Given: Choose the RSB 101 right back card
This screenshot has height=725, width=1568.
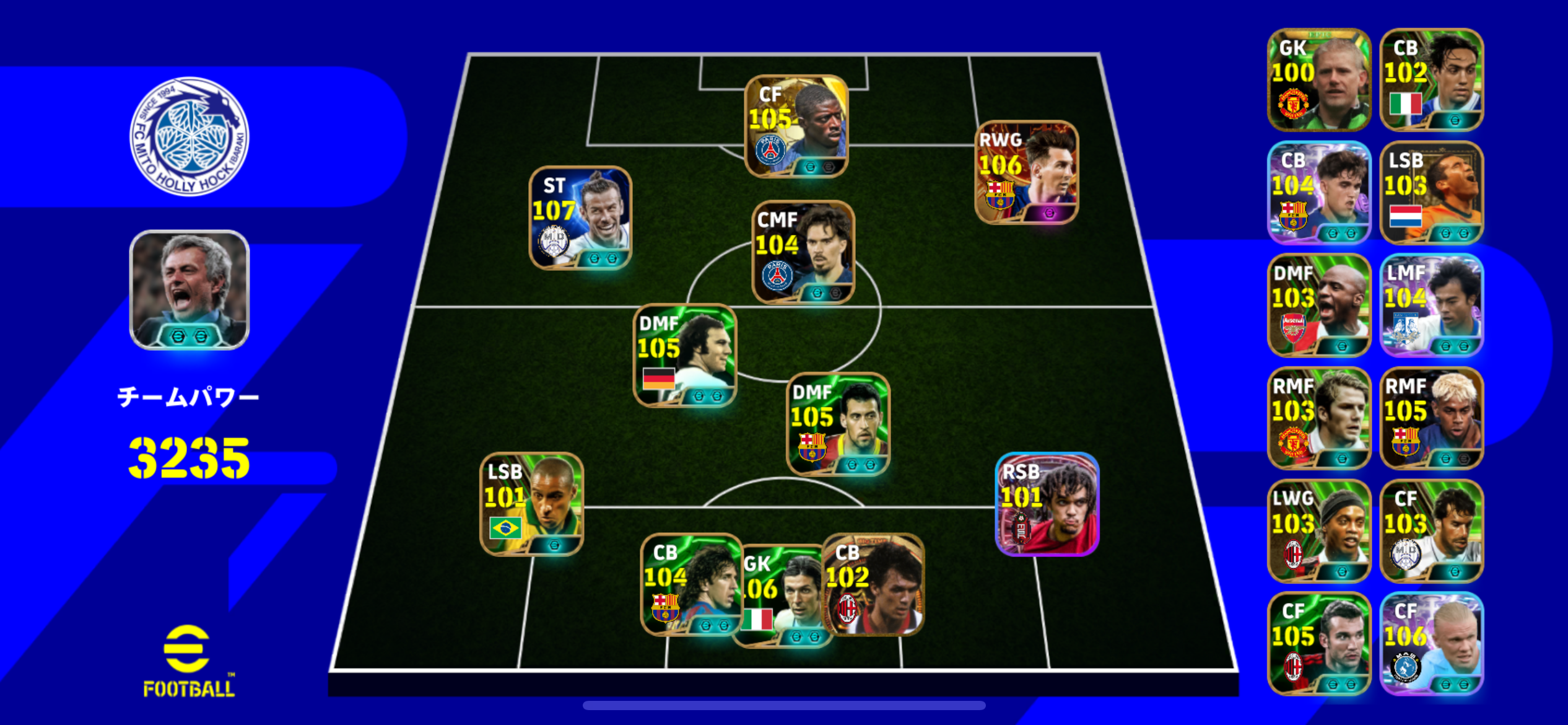Looking at the screenshot, I should pos(1047,504).
